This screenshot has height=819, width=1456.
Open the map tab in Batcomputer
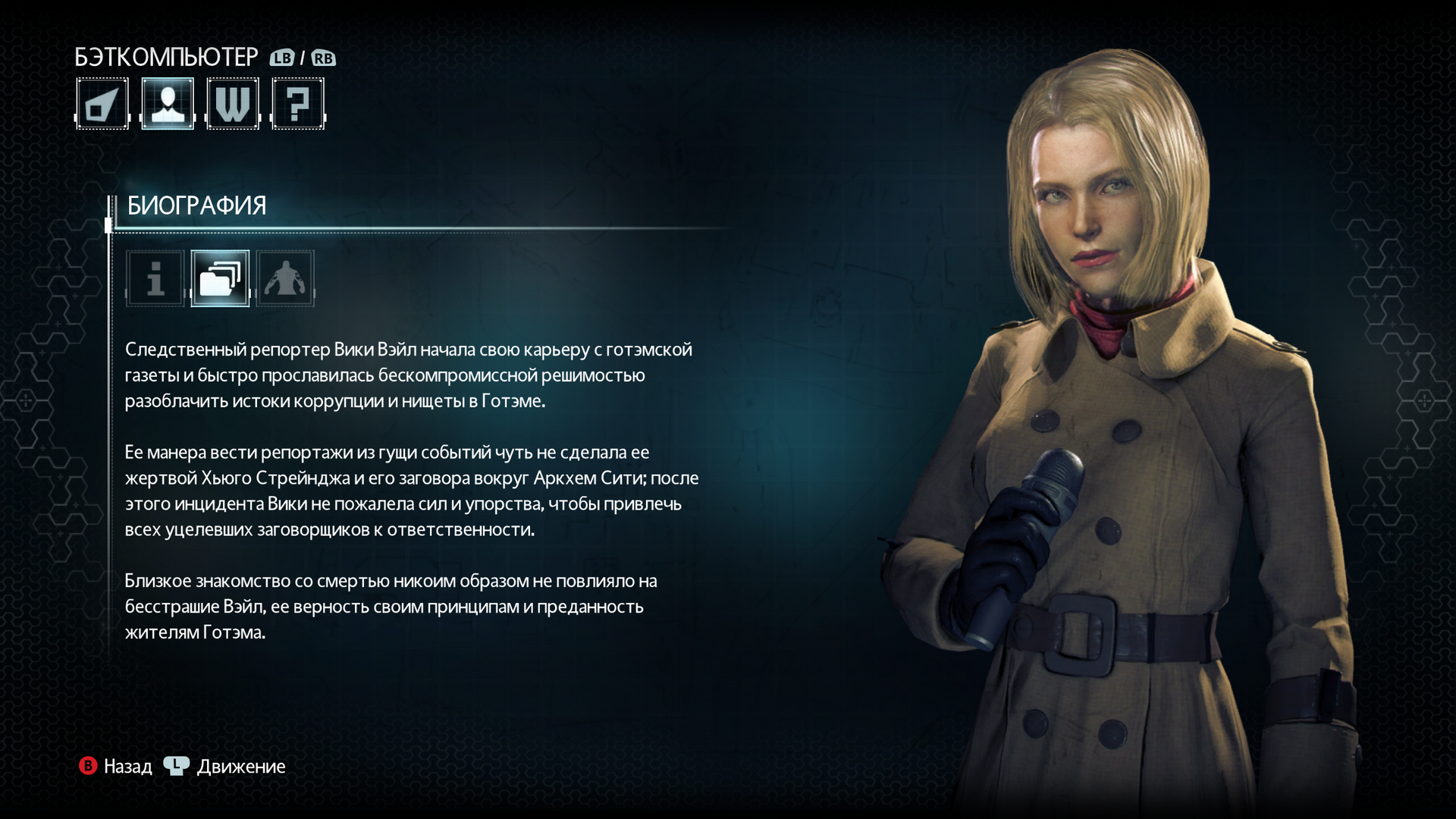click(x=102, y=104)
